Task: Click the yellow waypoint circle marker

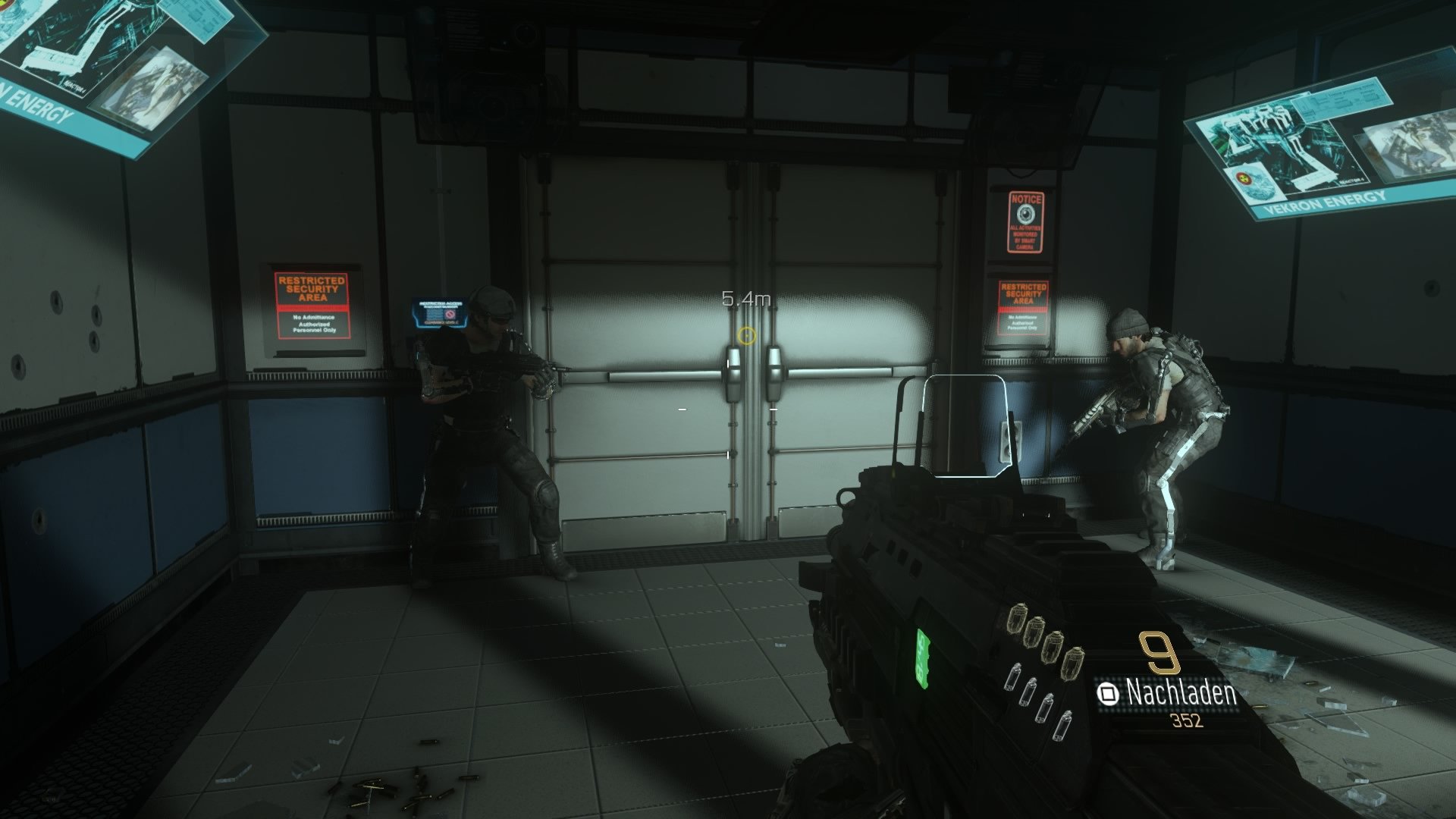Action: pyautogui.click(x=746, y=334)
